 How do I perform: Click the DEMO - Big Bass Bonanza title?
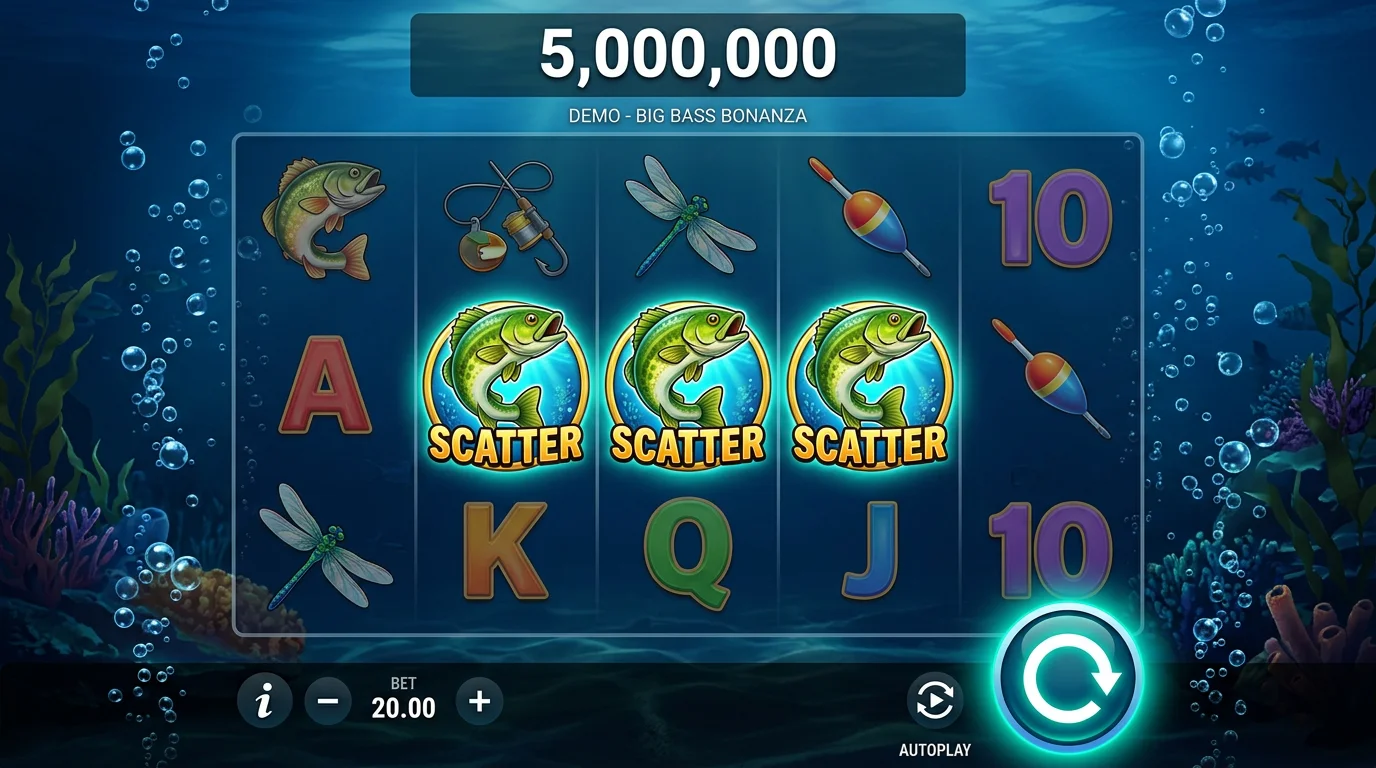(x=688, y=115)
